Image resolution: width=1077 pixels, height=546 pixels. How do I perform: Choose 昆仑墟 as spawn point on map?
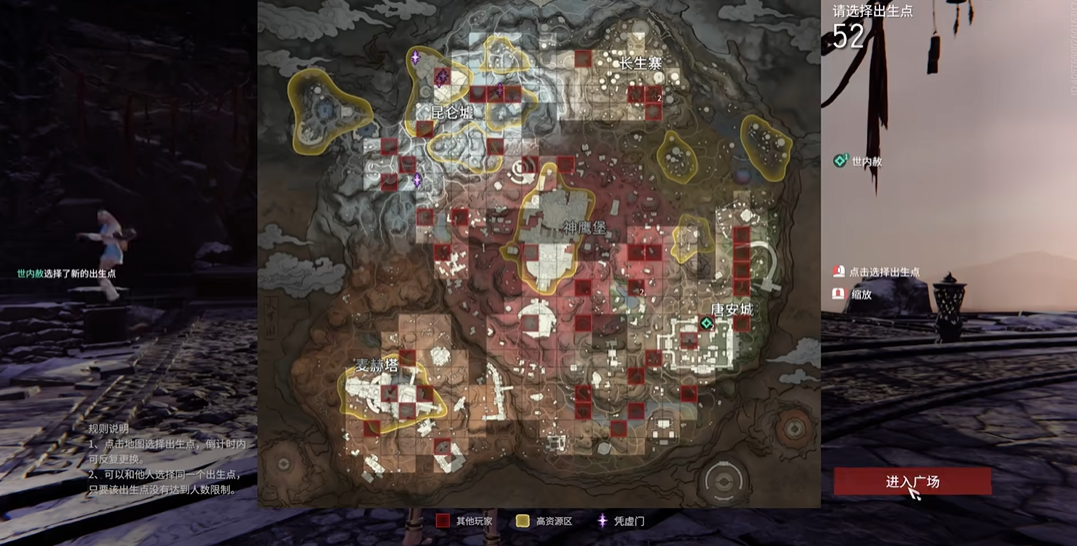coord(451,113)
